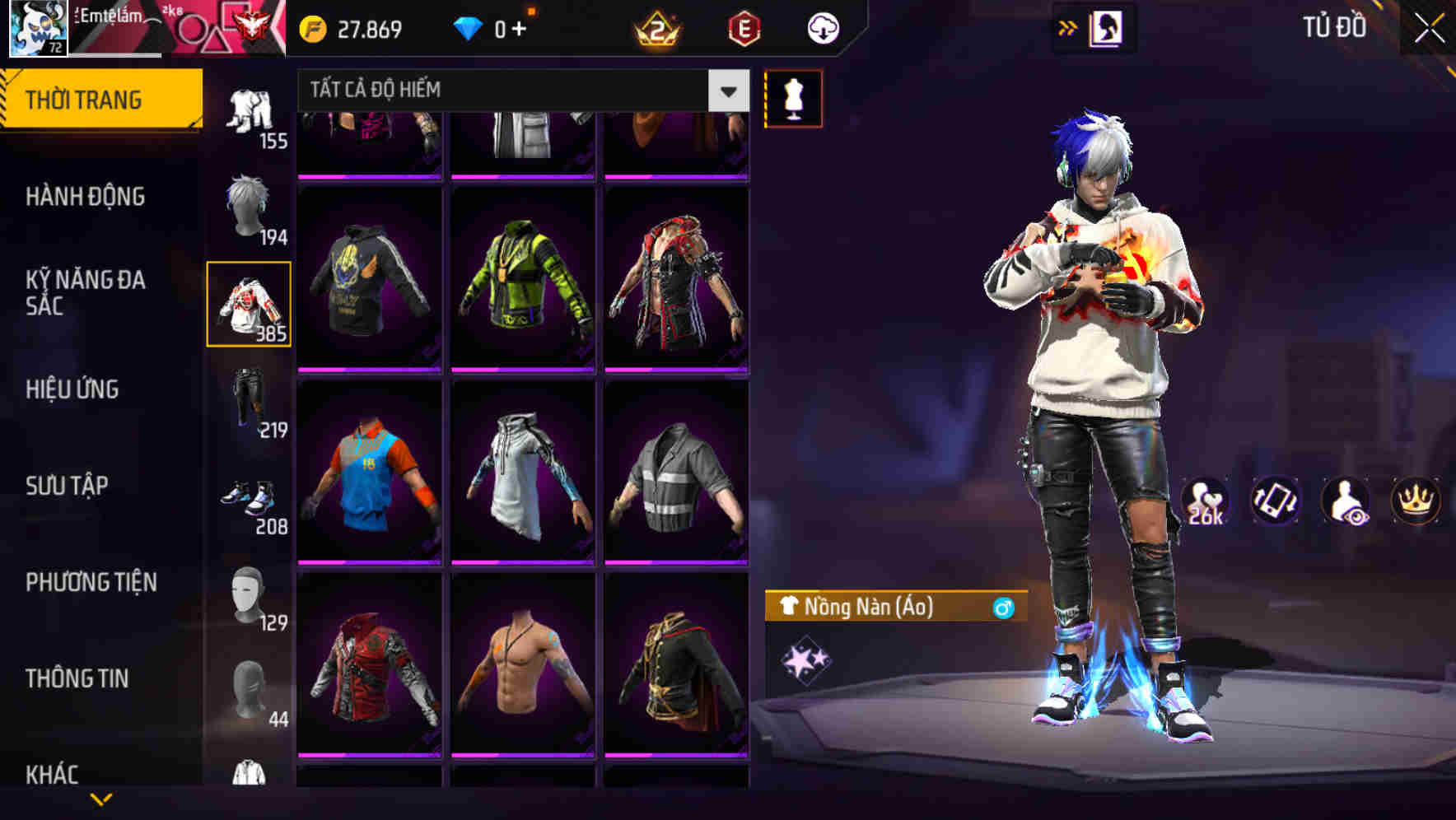1456x820 pixels.
Task: Click the cloud download icon in the top bar
Action: tap(821, 27)
